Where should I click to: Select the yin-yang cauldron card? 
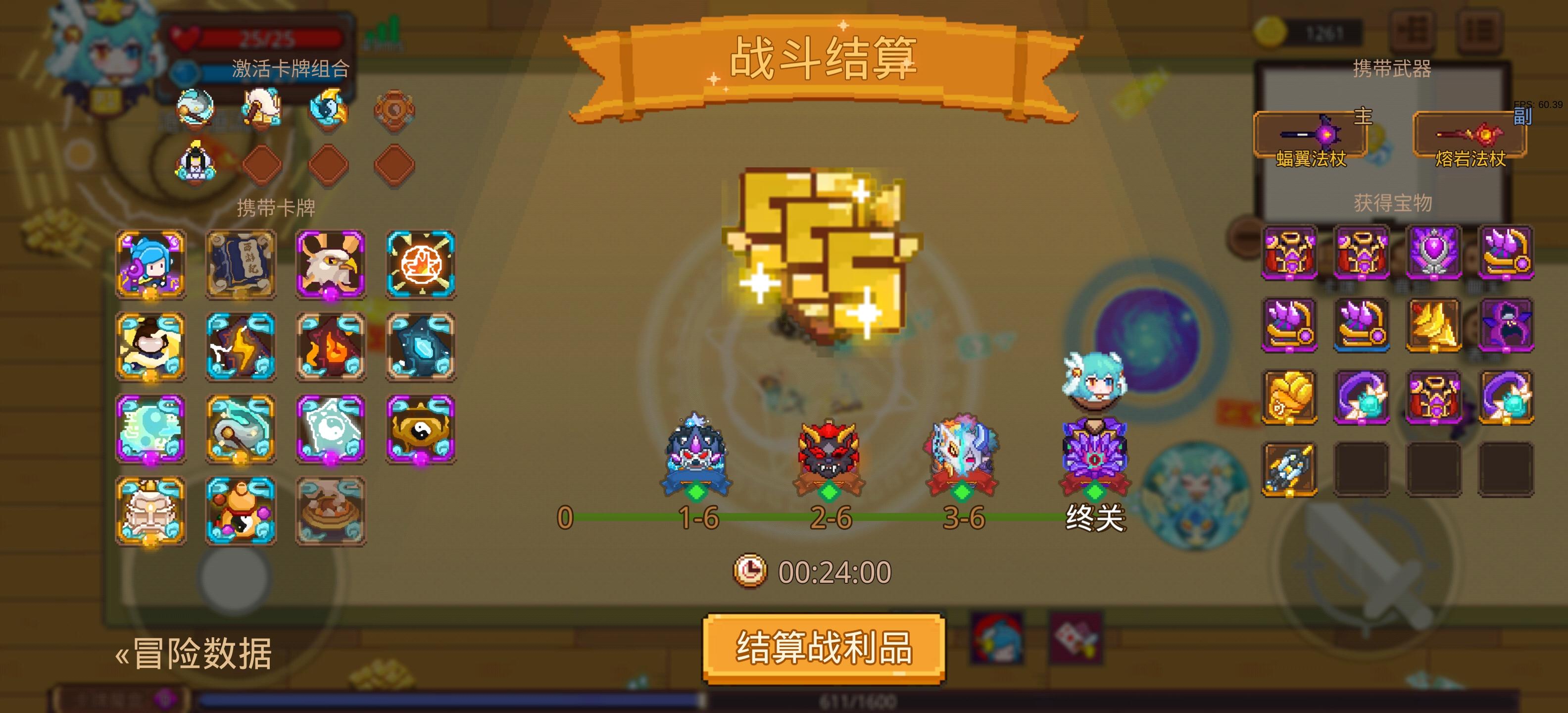coord(421,429)
